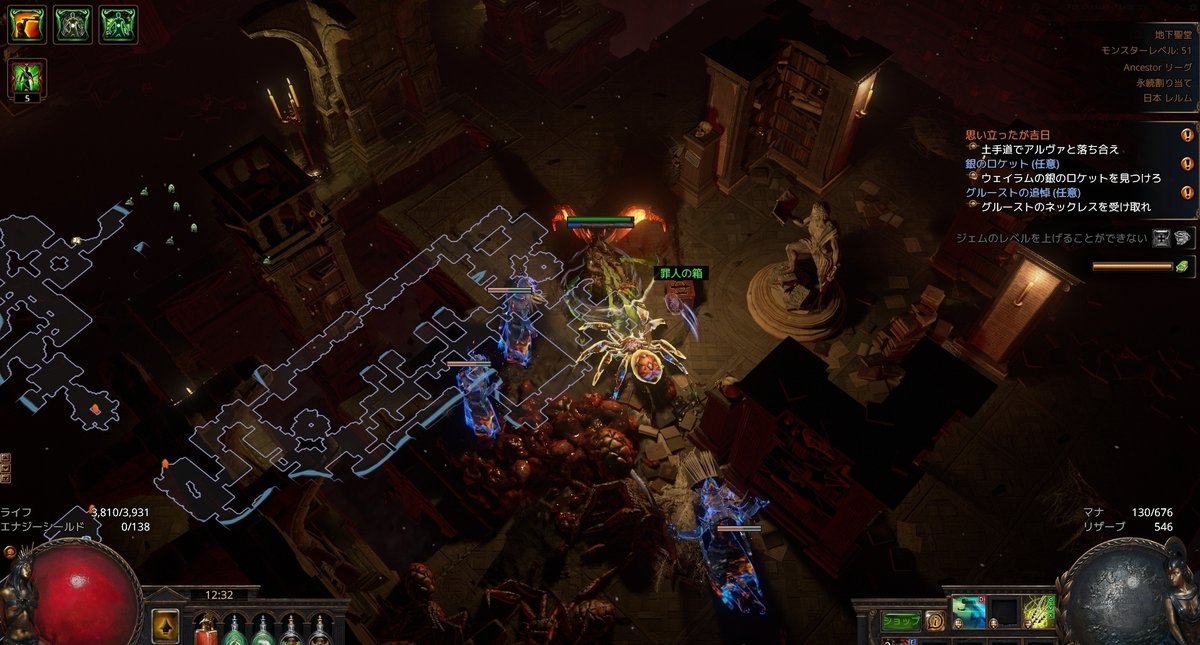The image size is (1200, 645).
Task: Use the red life flask
Action: pyautogui.click(x=206, y=630)
